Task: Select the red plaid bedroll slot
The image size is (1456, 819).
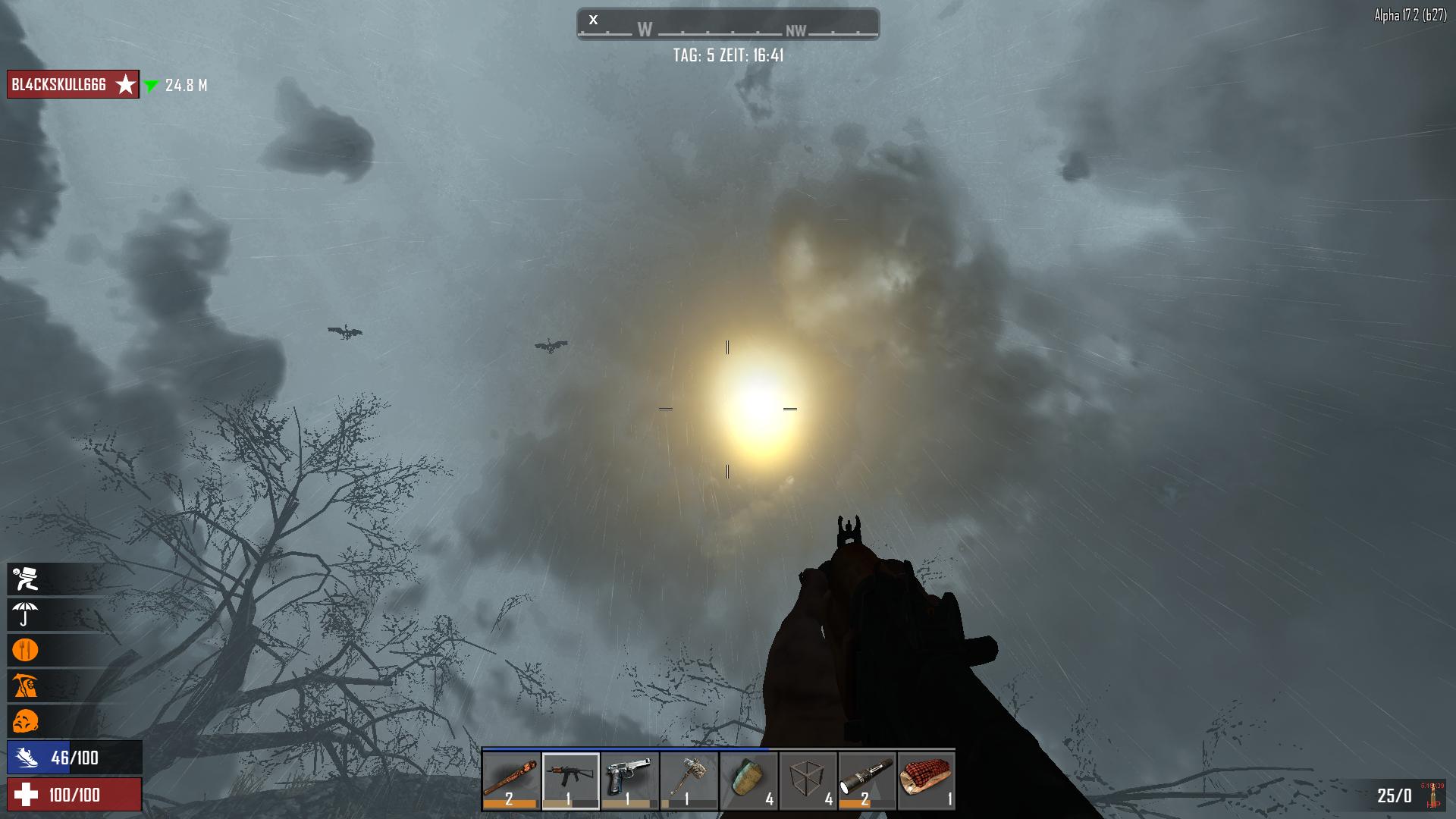Action: pos(926,781)
